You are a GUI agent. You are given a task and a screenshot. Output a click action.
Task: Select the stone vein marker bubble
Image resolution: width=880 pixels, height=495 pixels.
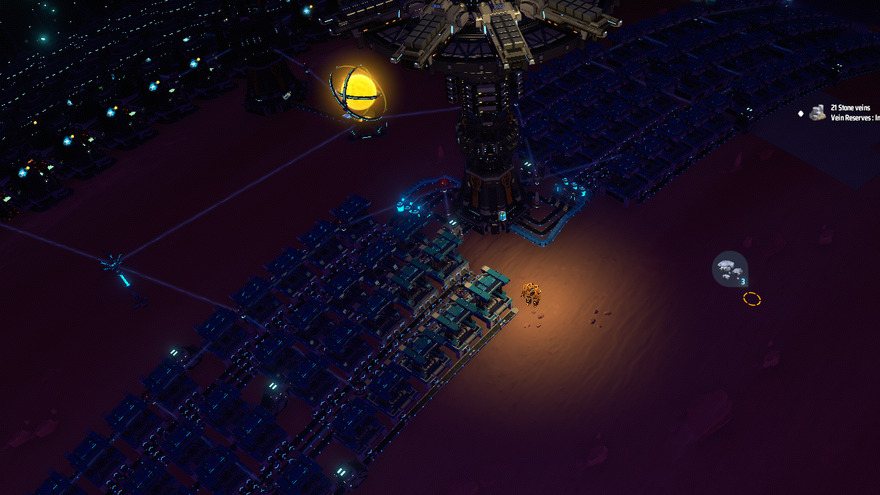pyautogui.click(x=730, y=268)
